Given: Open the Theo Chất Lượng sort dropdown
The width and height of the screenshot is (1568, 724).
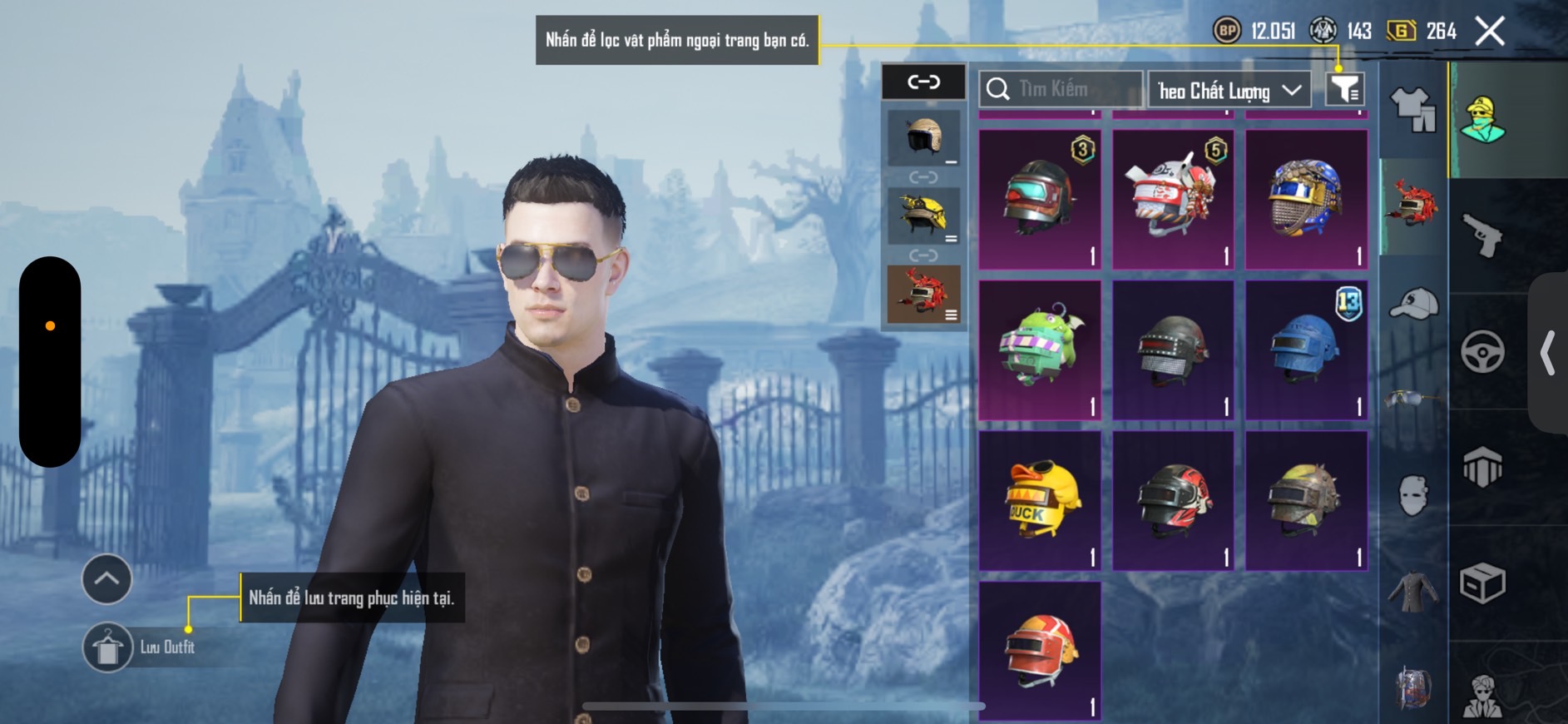Looking at the screenshot, I should 1229,90.
